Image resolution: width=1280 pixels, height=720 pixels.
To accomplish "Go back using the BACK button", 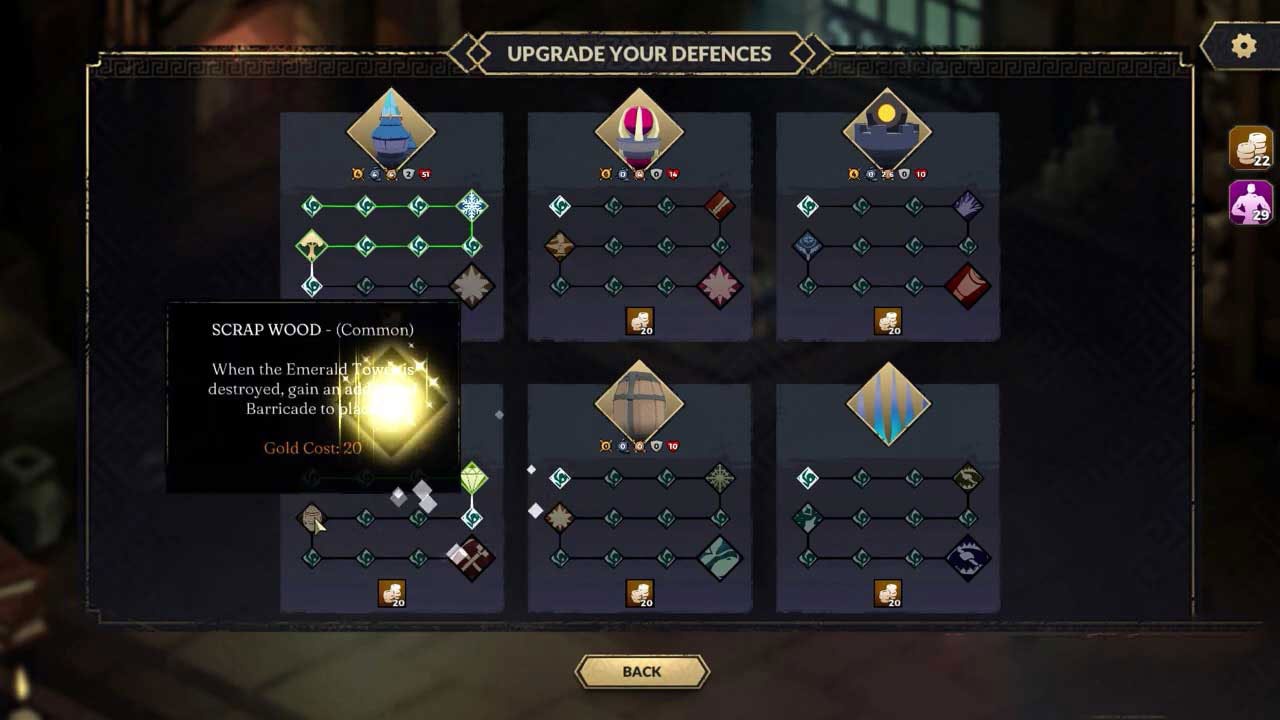I will click(x=642, y=672).
